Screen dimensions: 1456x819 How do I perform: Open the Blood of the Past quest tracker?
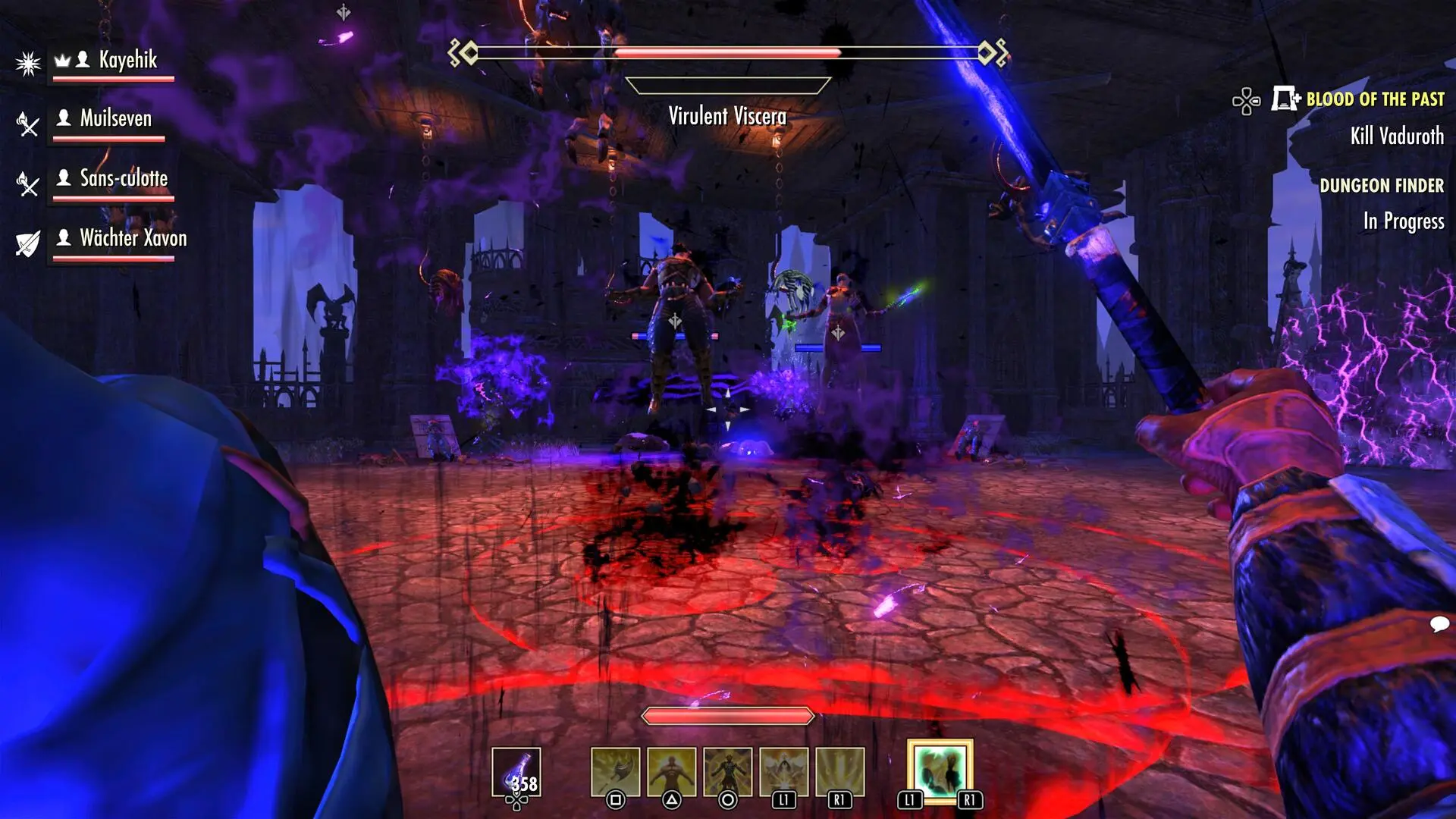(x=1374, y=99)
